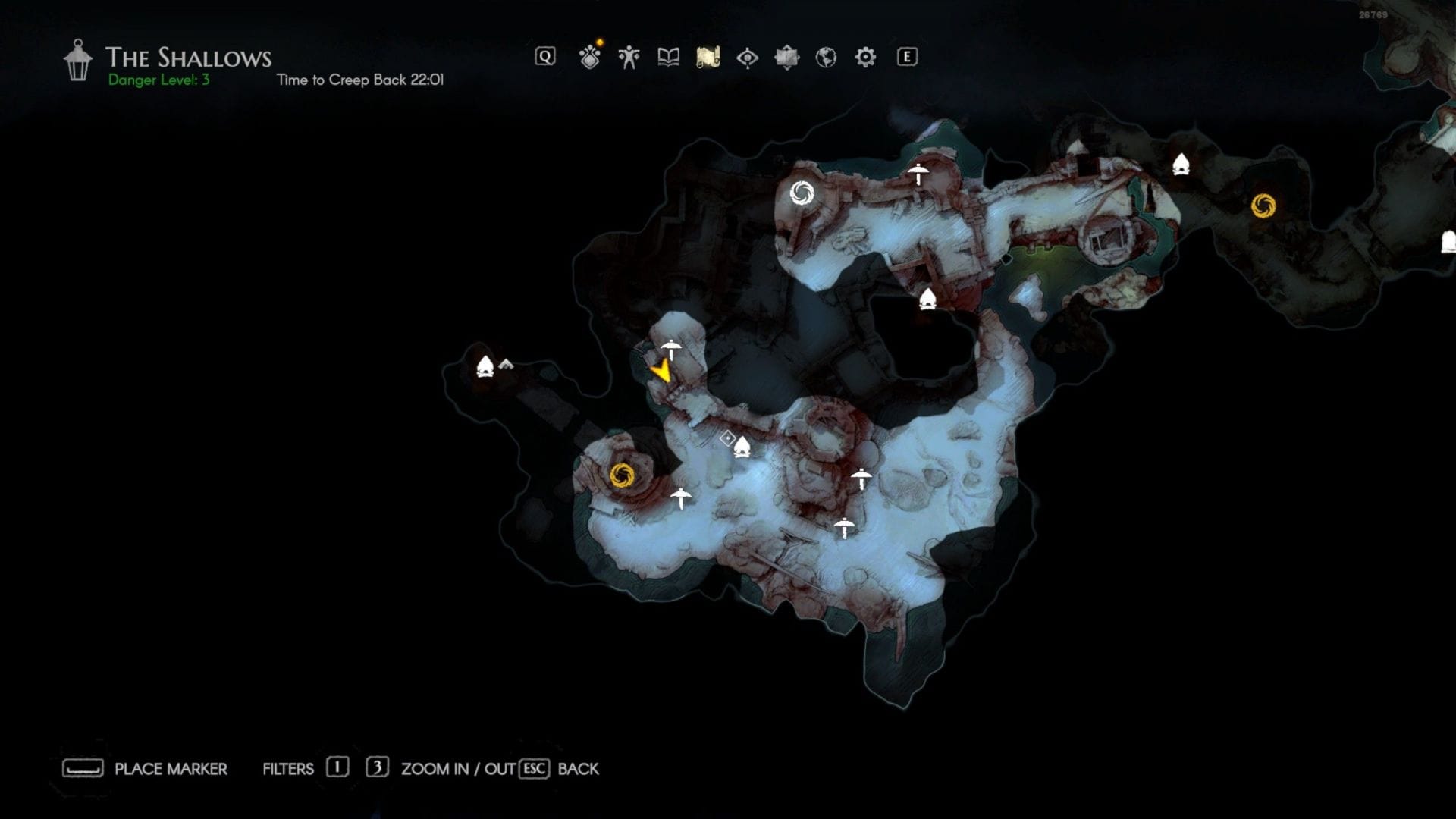Open the gear settings tab

pyautogui.click(x=865, y=58)
